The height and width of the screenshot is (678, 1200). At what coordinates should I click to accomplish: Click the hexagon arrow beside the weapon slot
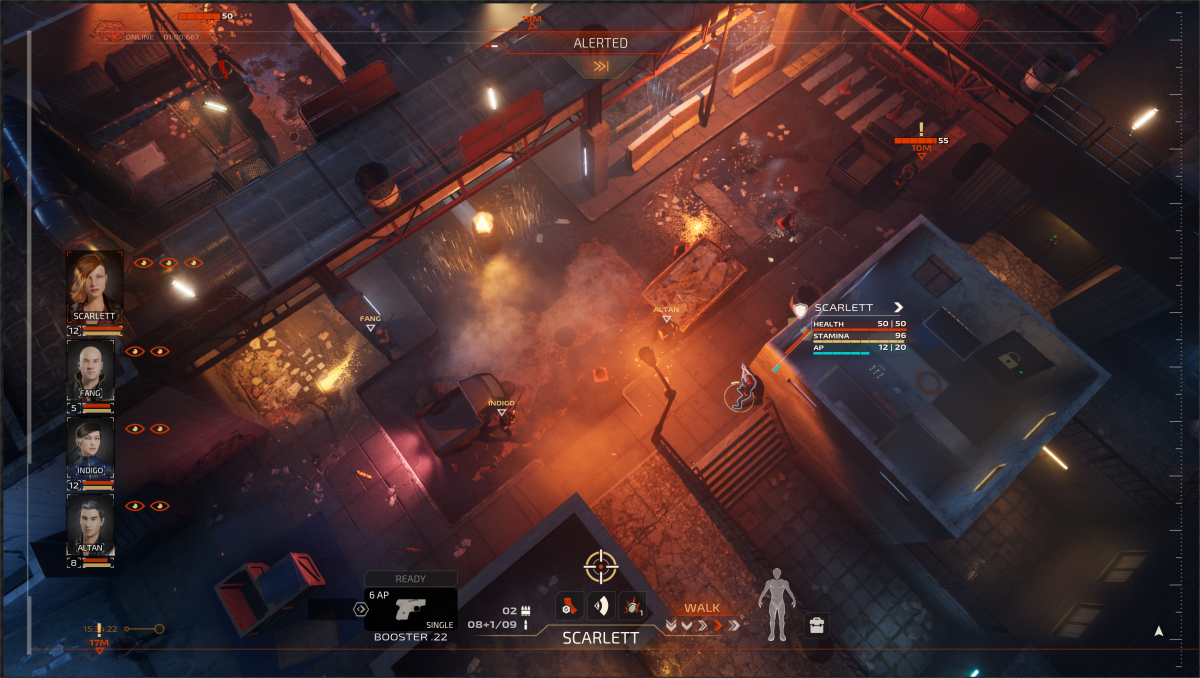tap(361, 608)
